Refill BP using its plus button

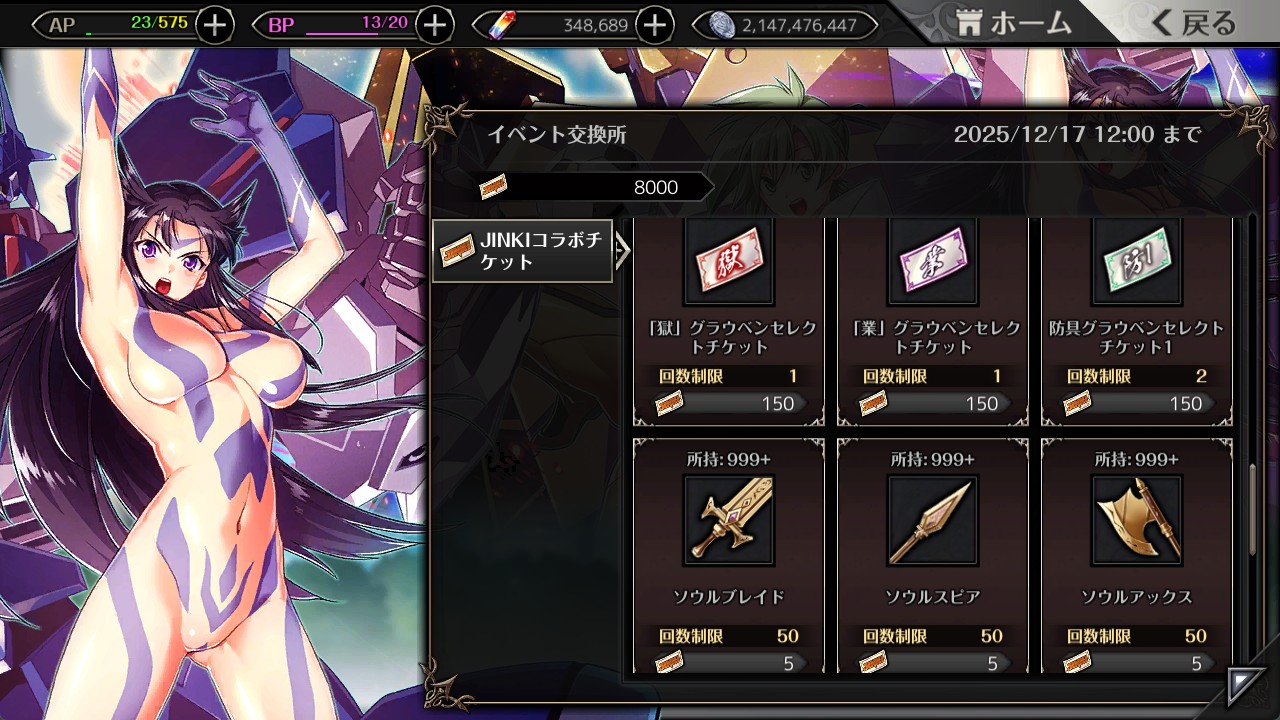pos(434,25)
